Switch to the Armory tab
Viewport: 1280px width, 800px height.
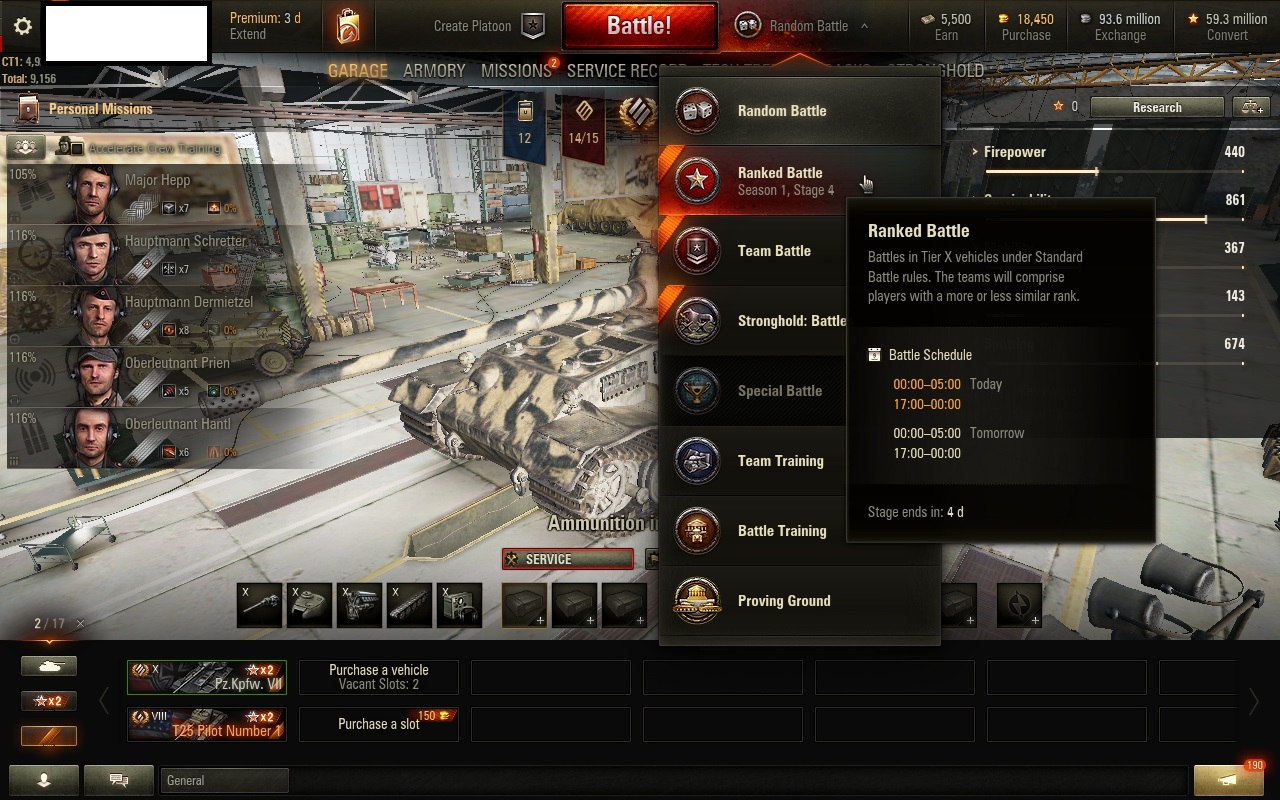click(434, 71)
